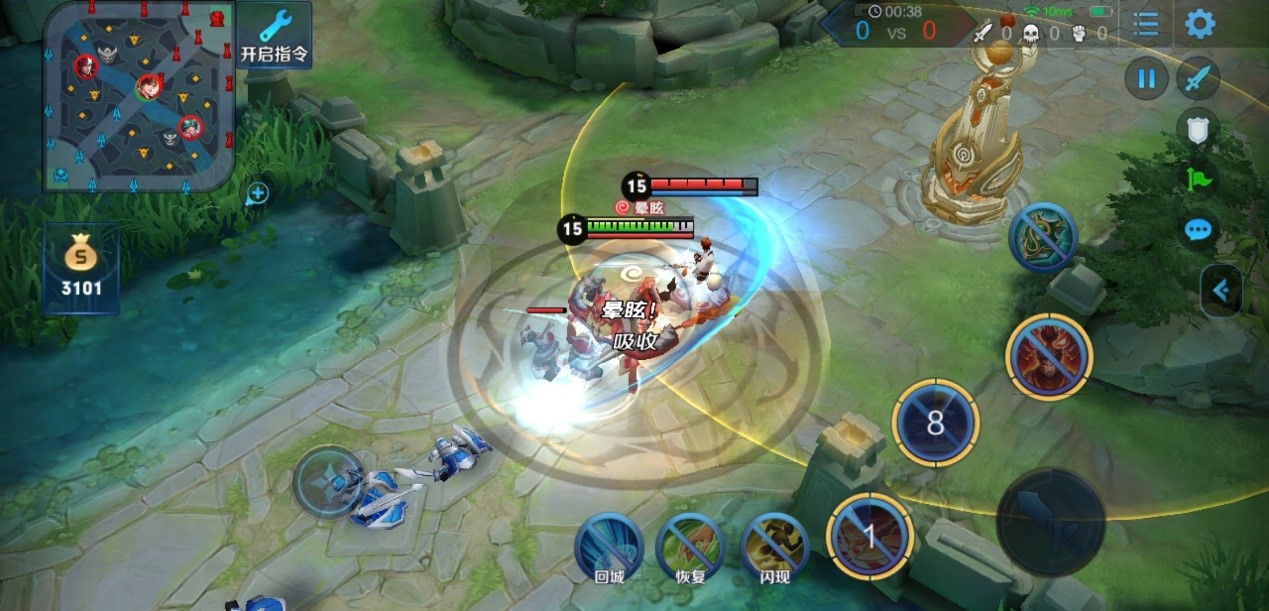Viewport: 1269px width, 611px height.
Task: Click the minimap
Action: click(139, 96)
